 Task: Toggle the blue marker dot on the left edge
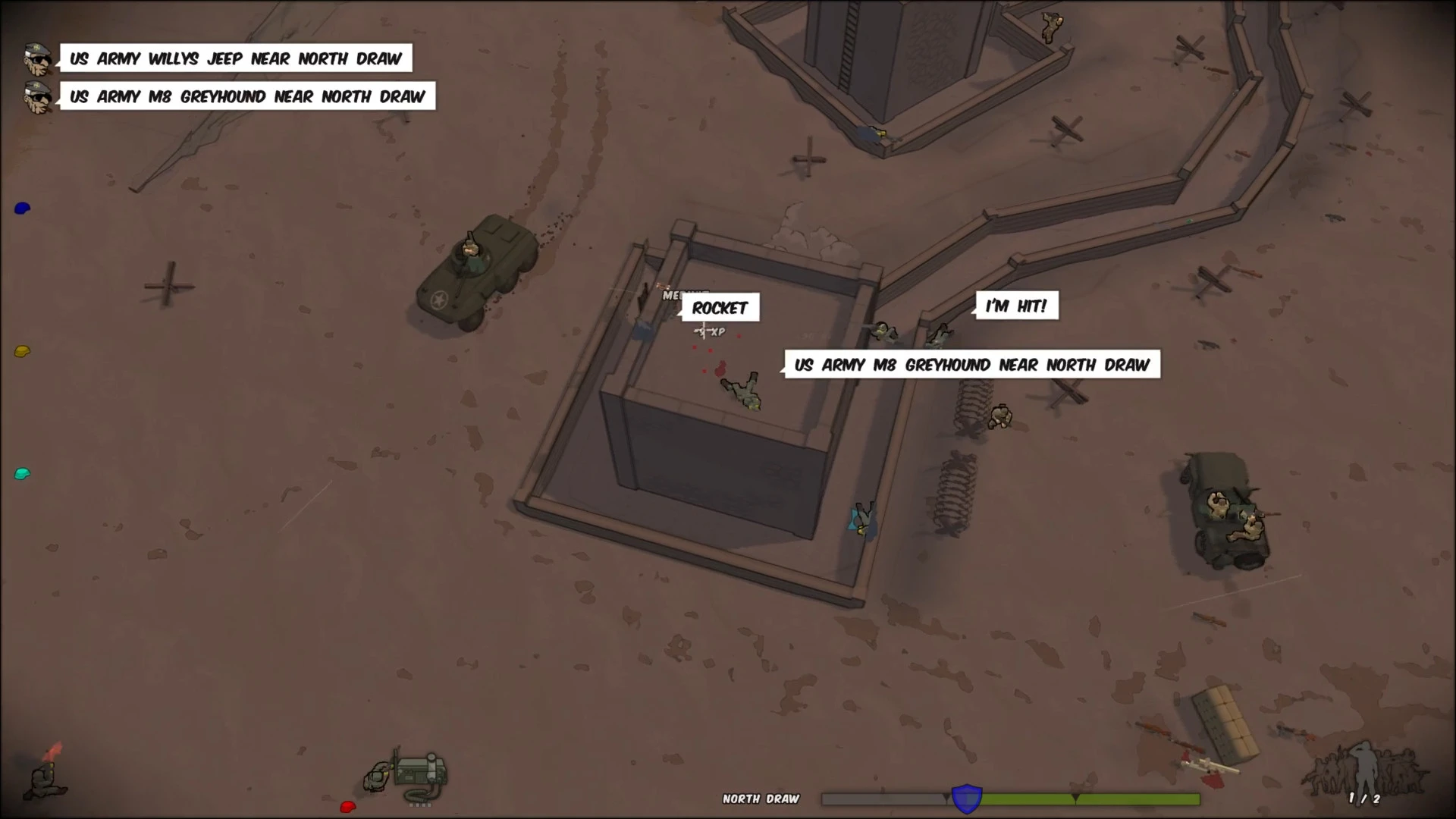21,207
